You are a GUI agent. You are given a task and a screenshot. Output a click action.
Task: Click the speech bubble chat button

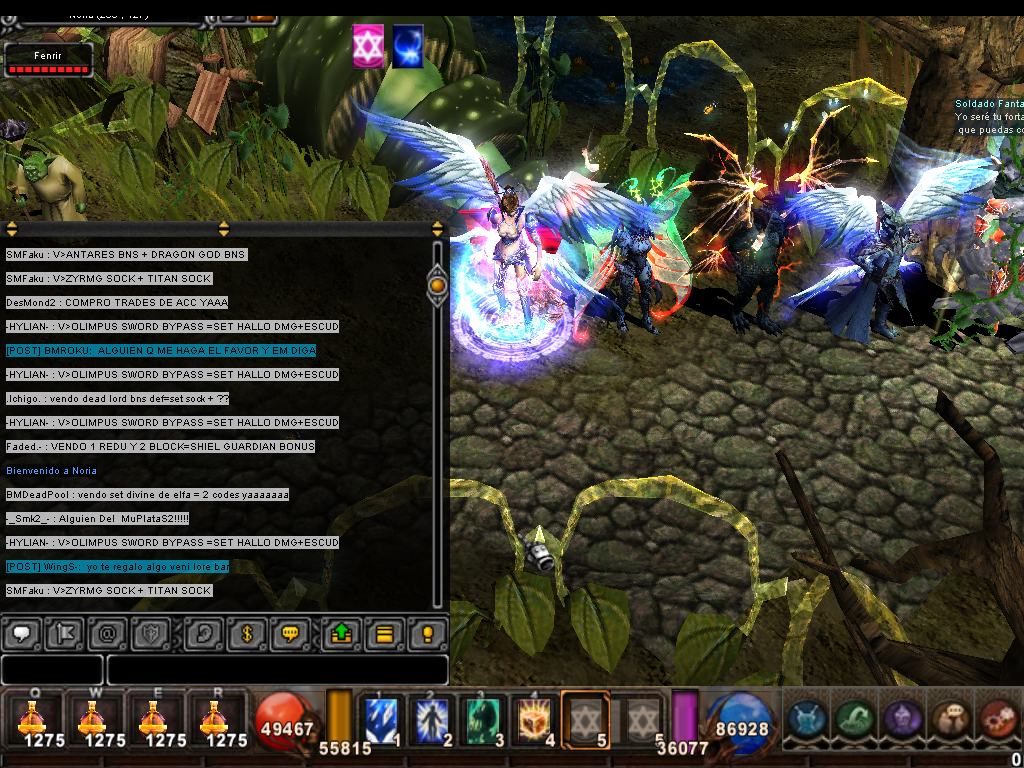pos(20,633)
